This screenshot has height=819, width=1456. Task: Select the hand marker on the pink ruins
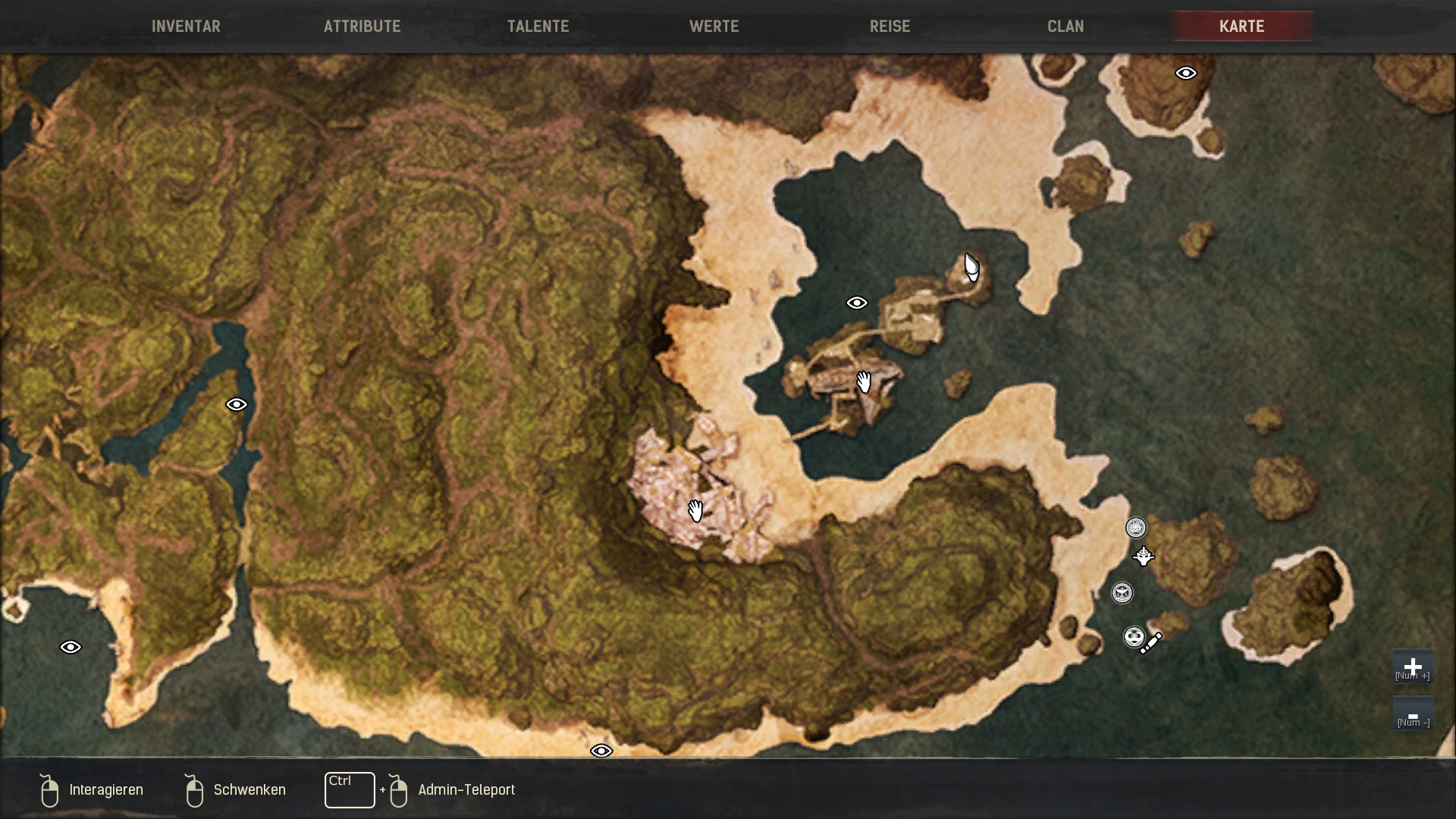click(x=695, y=510)
